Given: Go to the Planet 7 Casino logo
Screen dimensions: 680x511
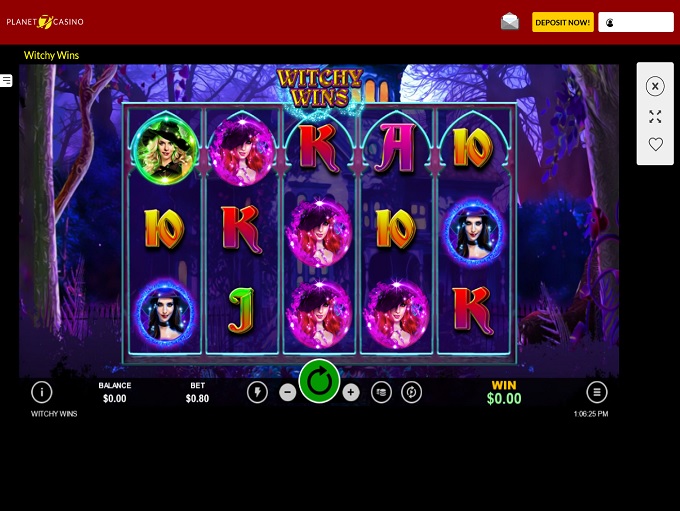Looking at the screenshot, I should 45,21.
